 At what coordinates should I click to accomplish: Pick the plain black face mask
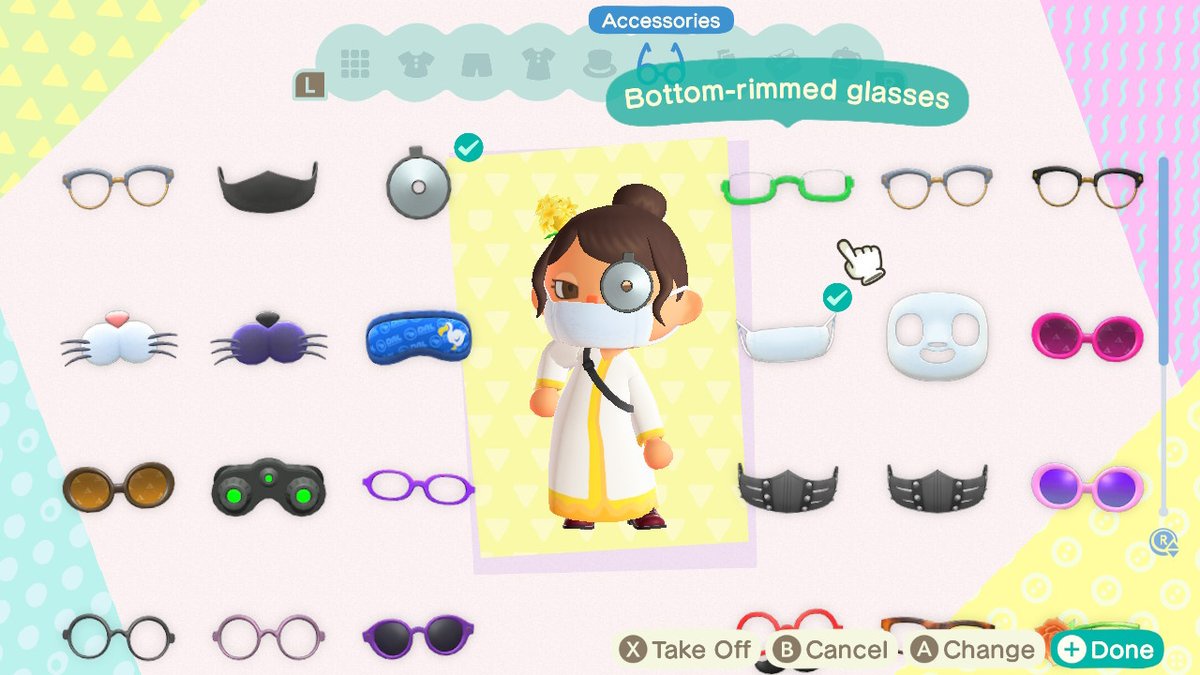pos(268,185)
